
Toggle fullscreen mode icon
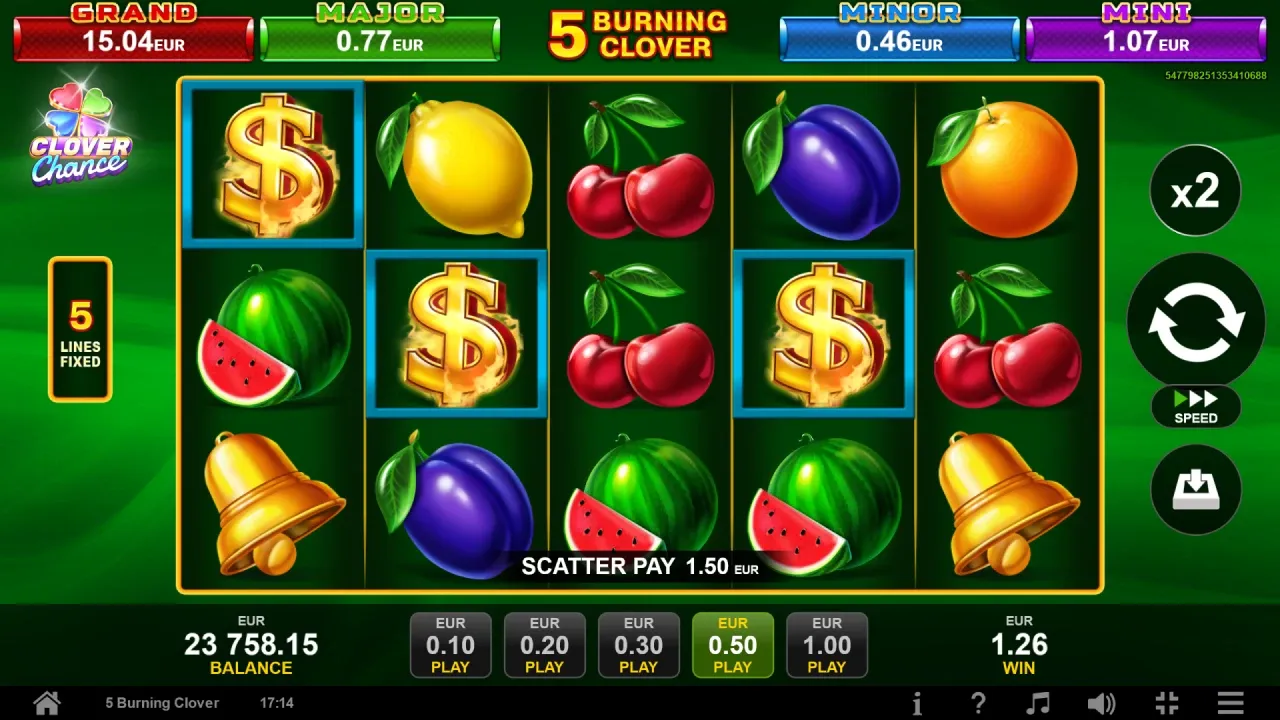point(1166,703)
